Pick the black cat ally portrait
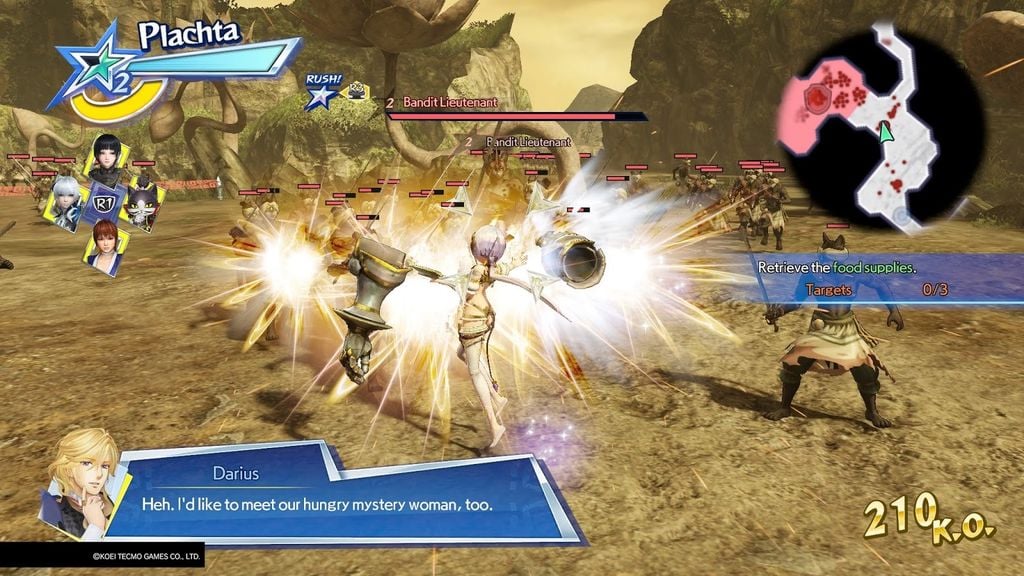The image size is (1024, 576). tap(140, 203)
